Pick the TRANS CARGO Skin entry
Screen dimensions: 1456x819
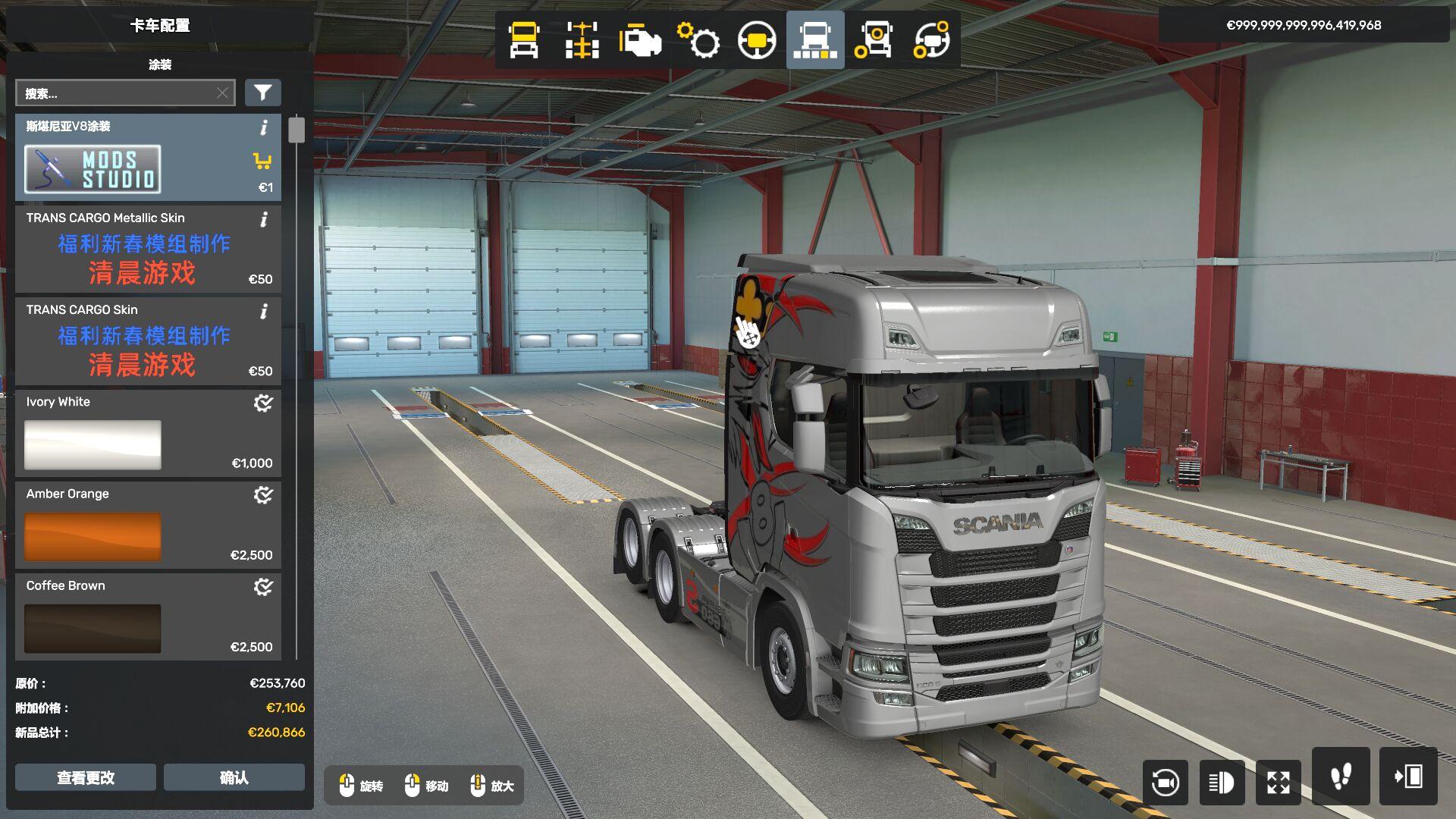pyautogui.click(x=148, y=341)
